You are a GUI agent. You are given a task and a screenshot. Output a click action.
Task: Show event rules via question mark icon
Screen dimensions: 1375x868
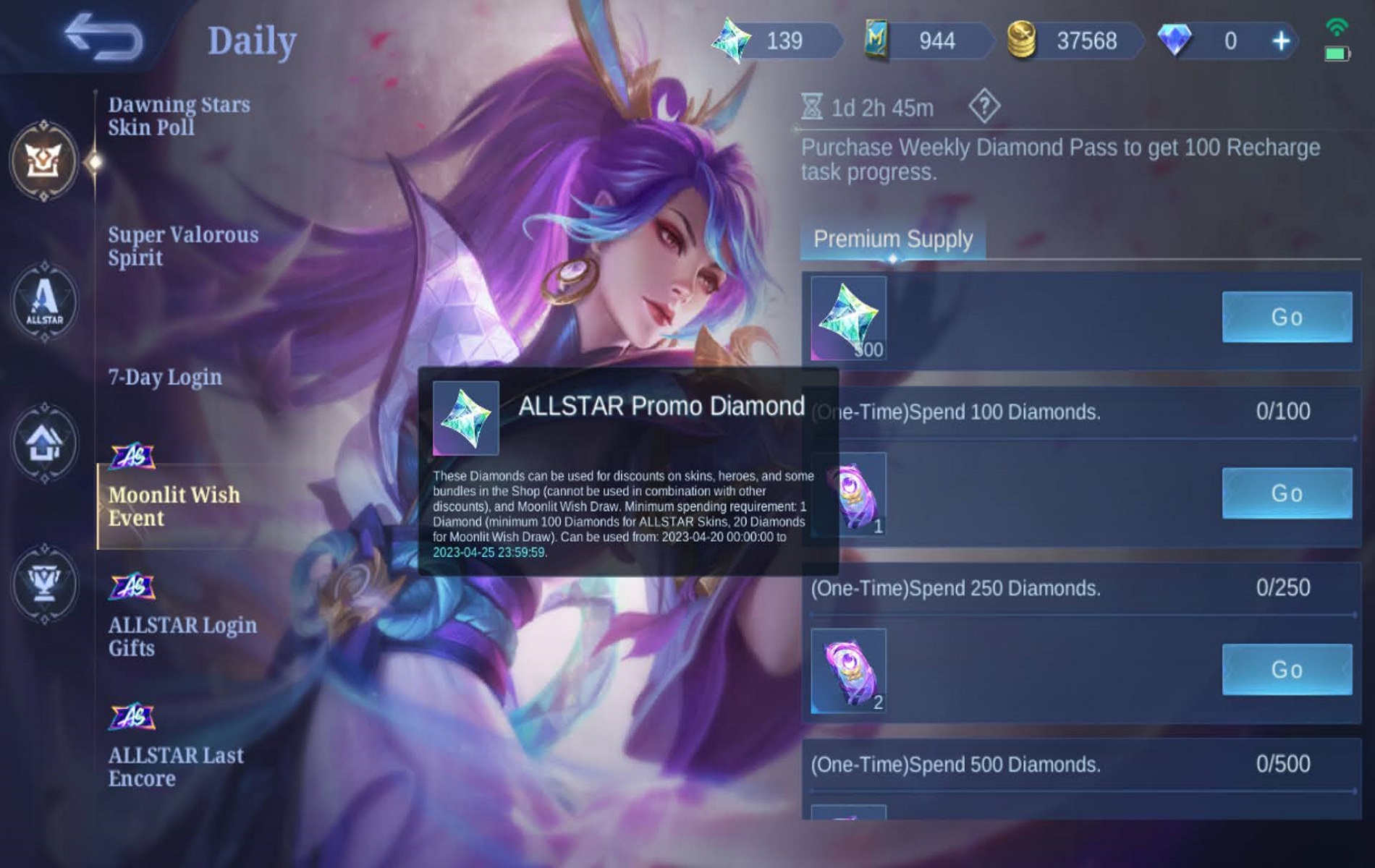click(x=983, y=107)
